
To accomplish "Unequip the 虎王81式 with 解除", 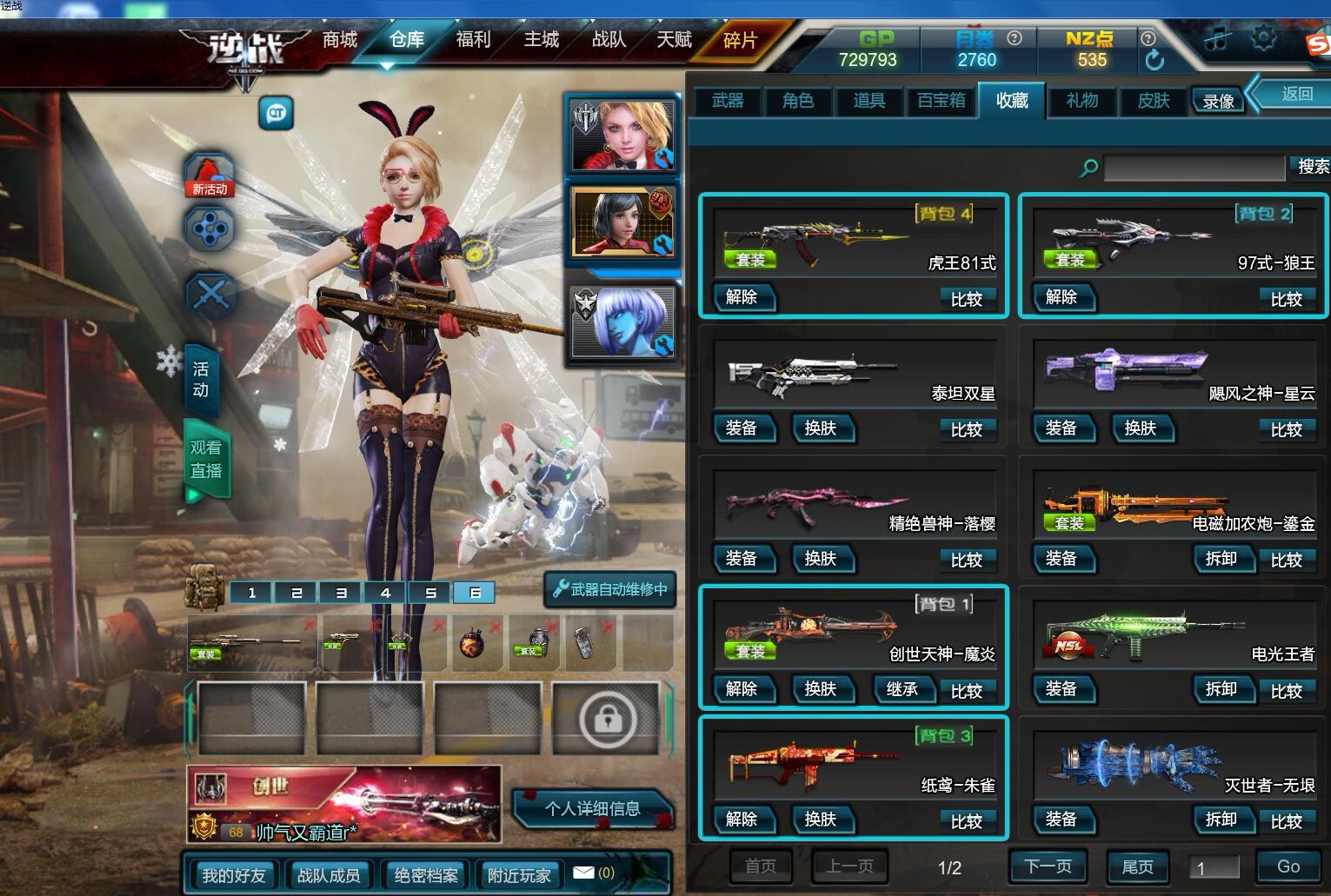I will pyautogui.click(x=742, y=297).
